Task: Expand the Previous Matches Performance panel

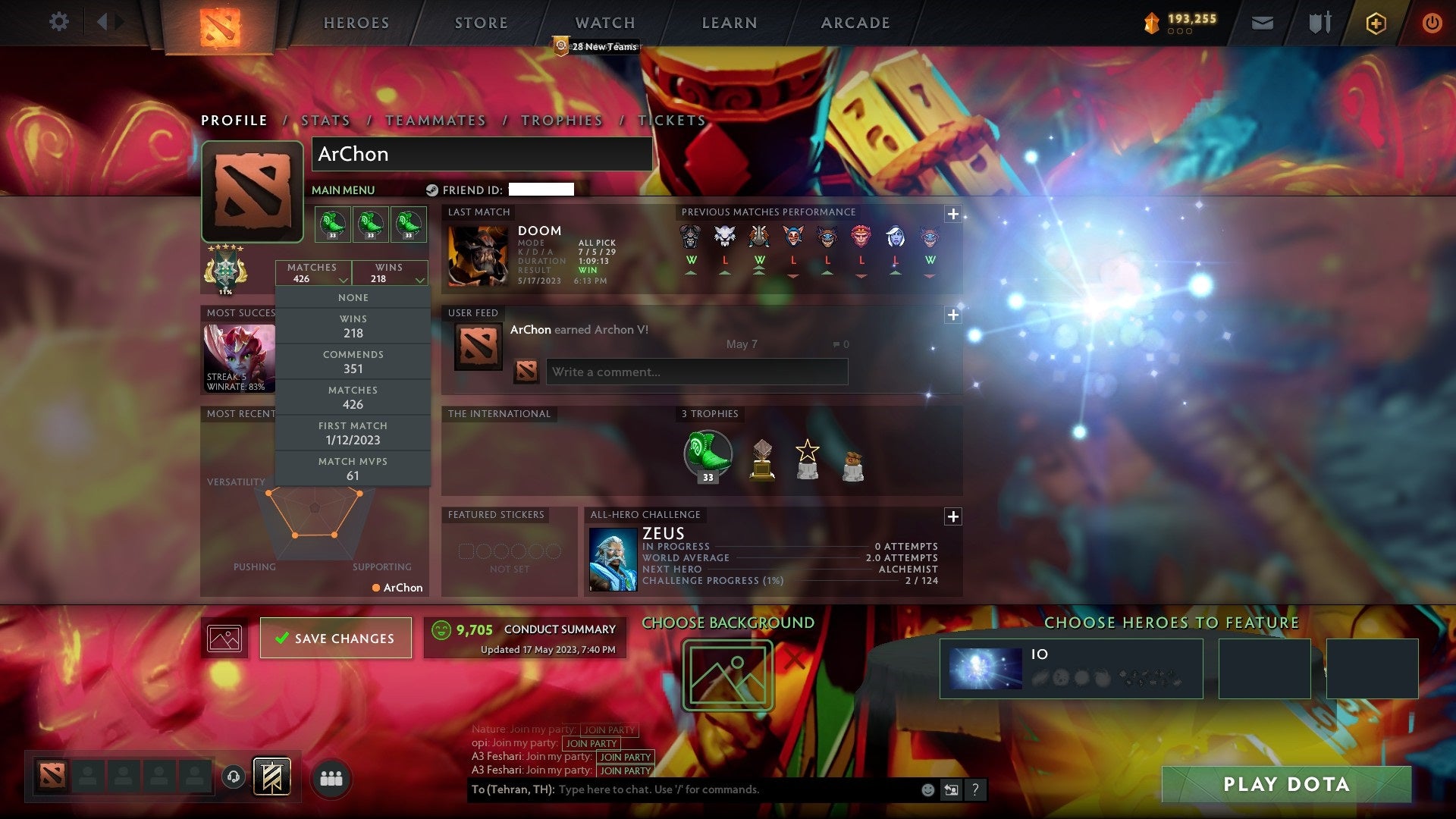Action: (953, 215)
